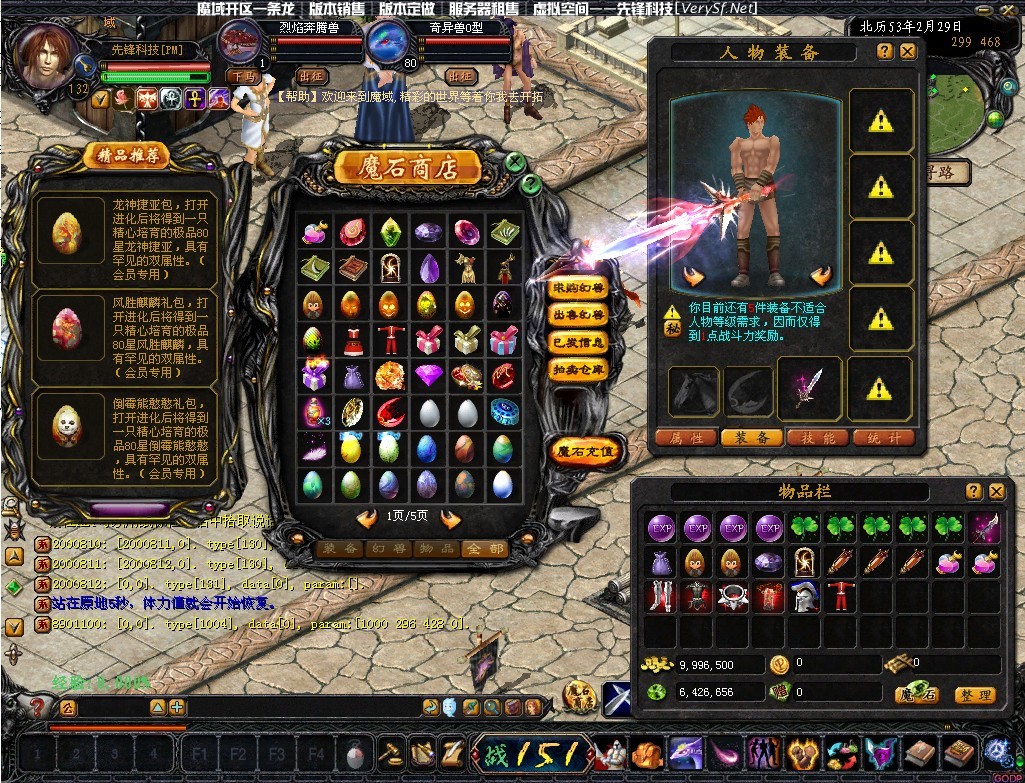Click the 求购幻兽 button

tap(579, 288)
